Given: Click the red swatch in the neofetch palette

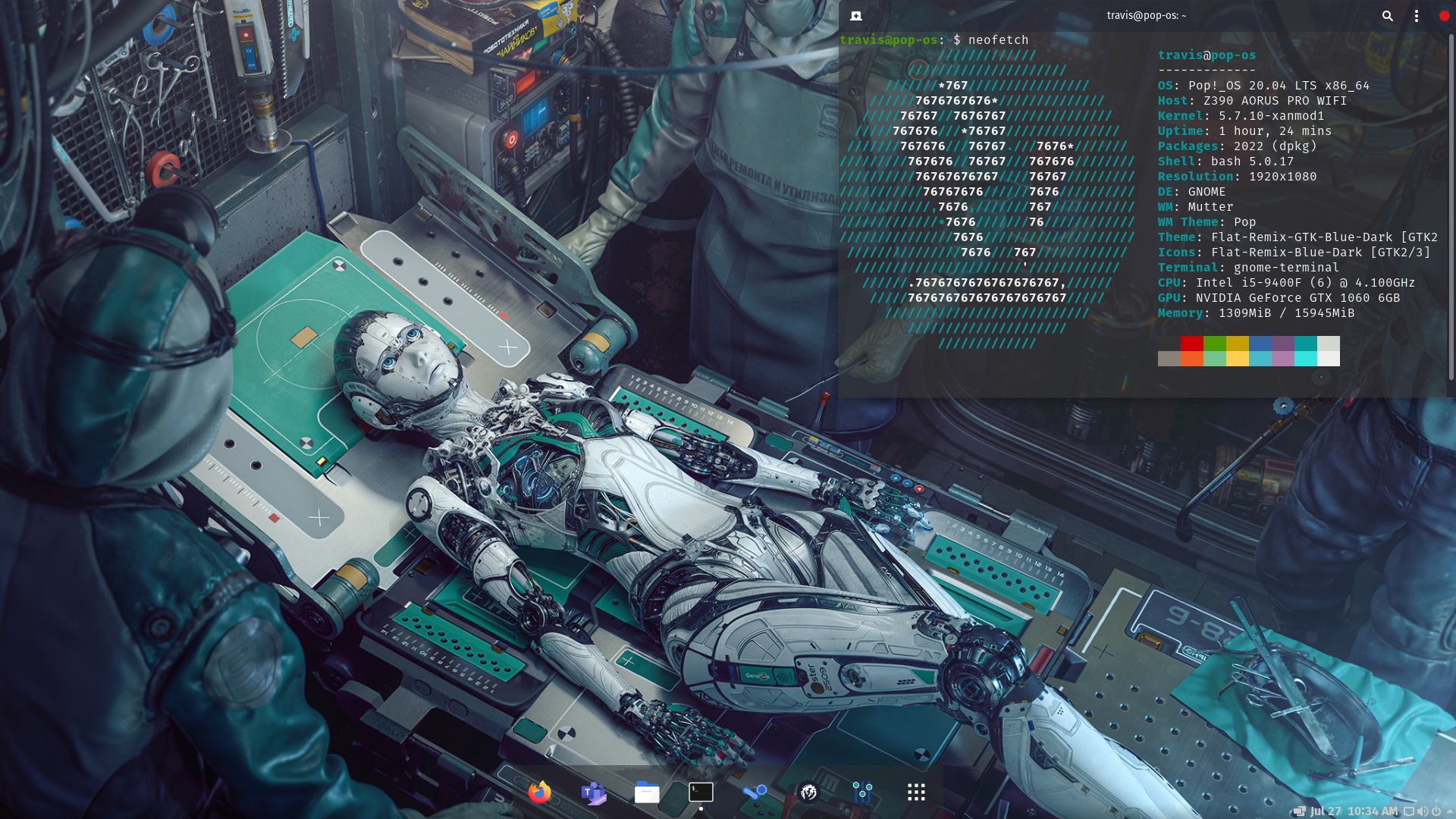Looking at the screenshot, I should 1191,343.
